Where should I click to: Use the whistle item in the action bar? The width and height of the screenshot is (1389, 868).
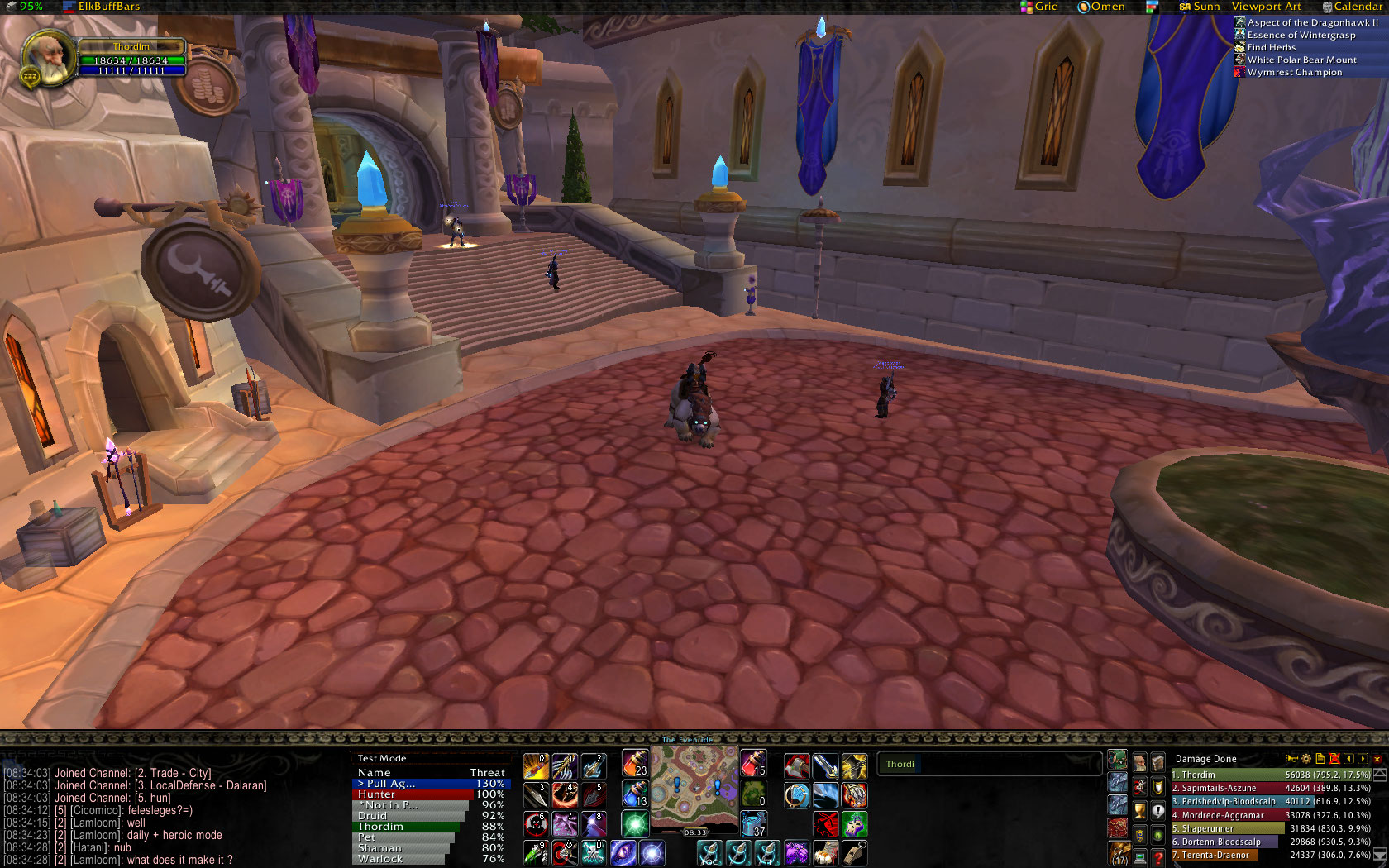[x=854, y=851]
